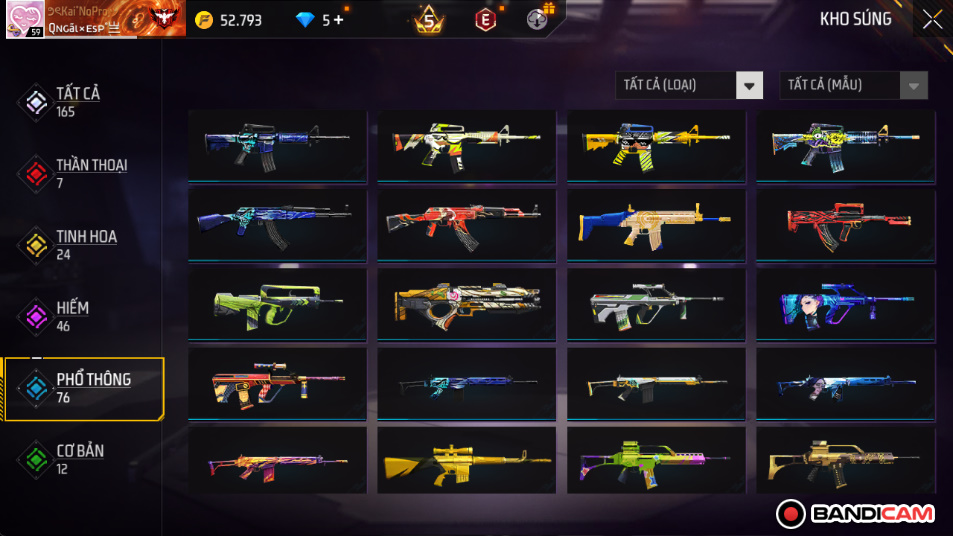Switch to the Tất Cả category tab
The width and height of the screenshot is (953, 536).
pyautogui.click(x=76, y=101)
